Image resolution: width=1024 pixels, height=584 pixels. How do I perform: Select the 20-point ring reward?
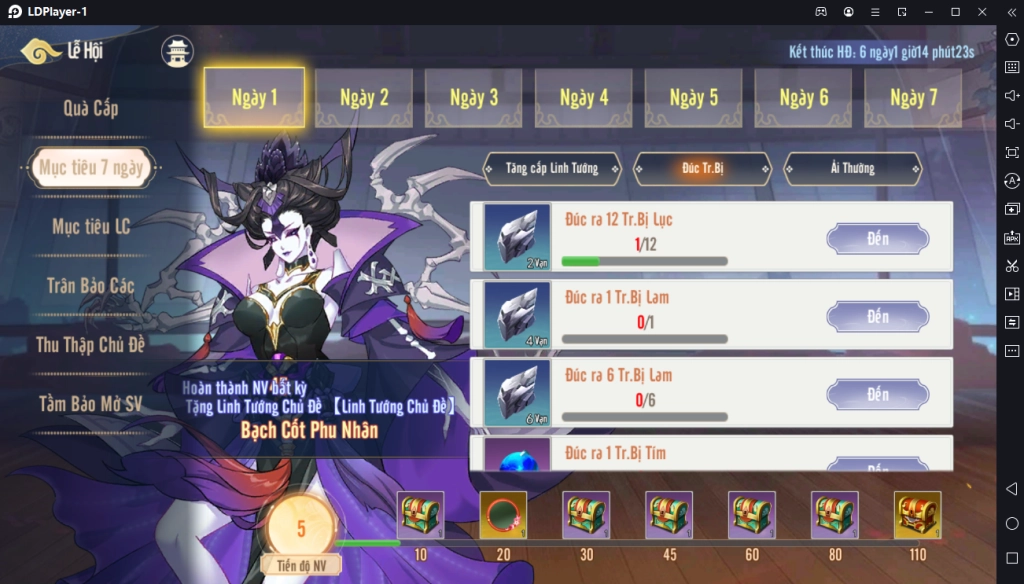(503, 514)
